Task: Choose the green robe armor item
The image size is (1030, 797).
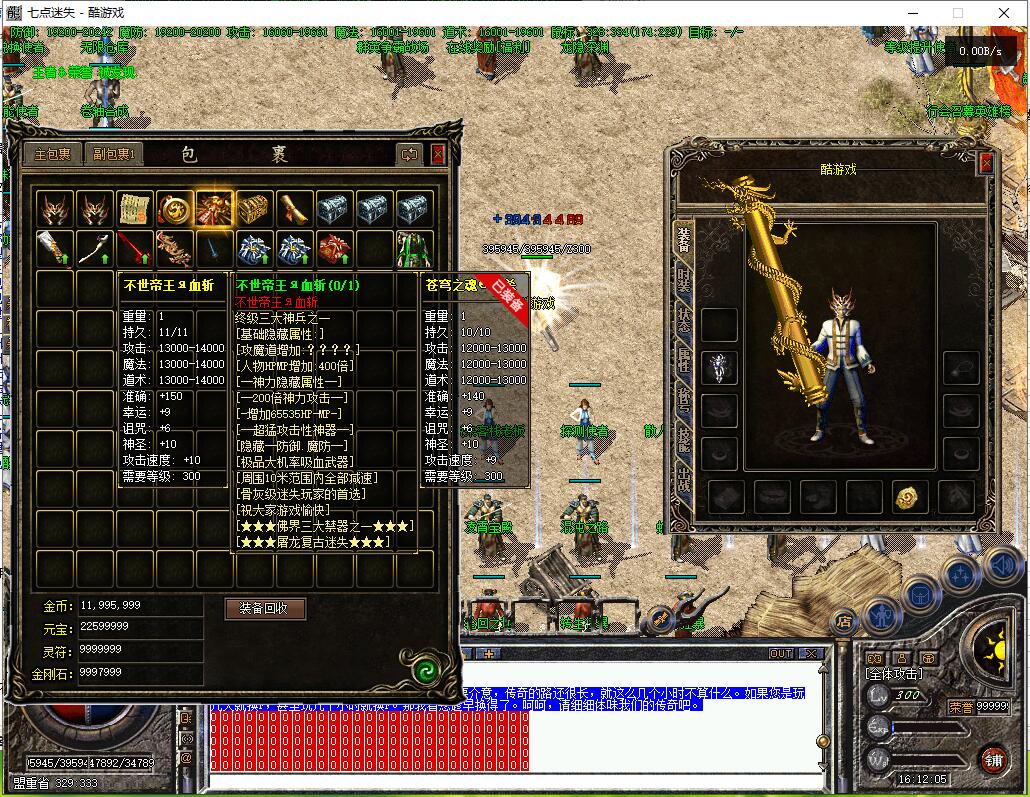Action: 414,248
